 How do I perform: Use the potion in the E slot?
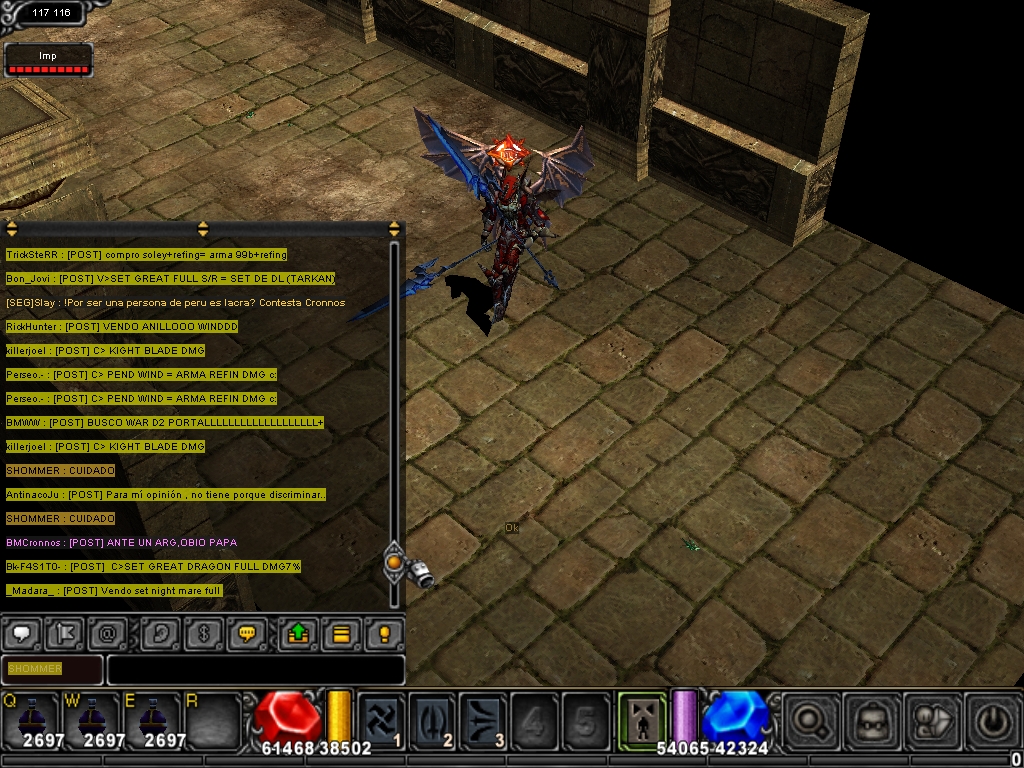152,717
